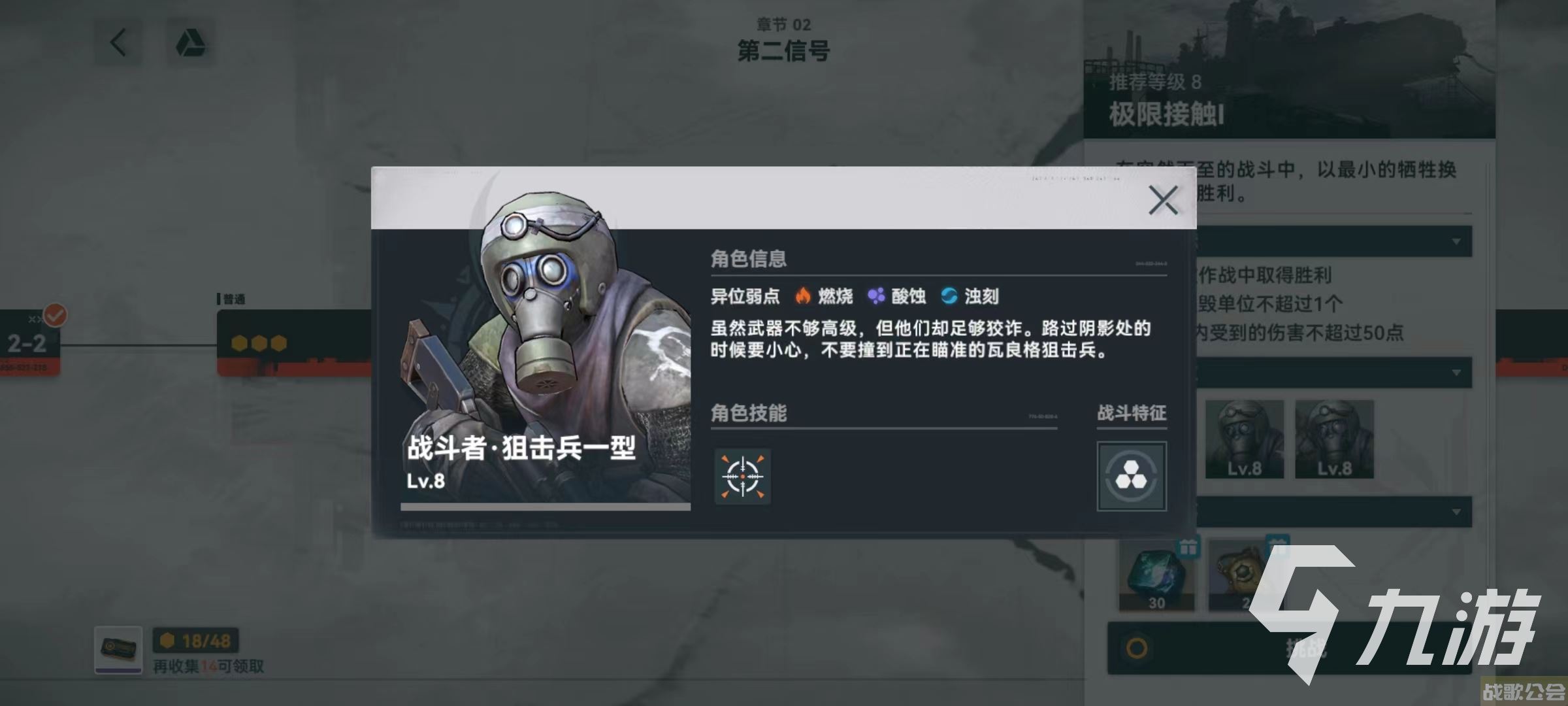
Task: Click the gift icon on the second reward item
Action: point(1278,544)
